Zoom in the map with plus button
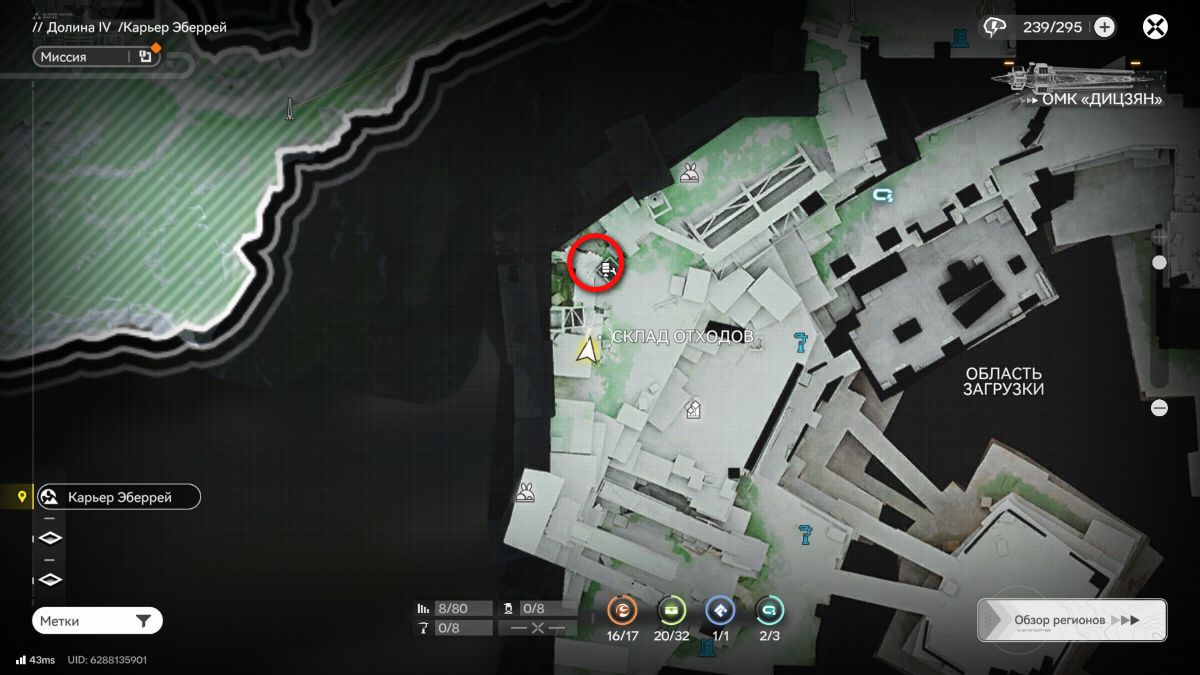Viewport: 1200px width, 675px height. point(1159,237)
